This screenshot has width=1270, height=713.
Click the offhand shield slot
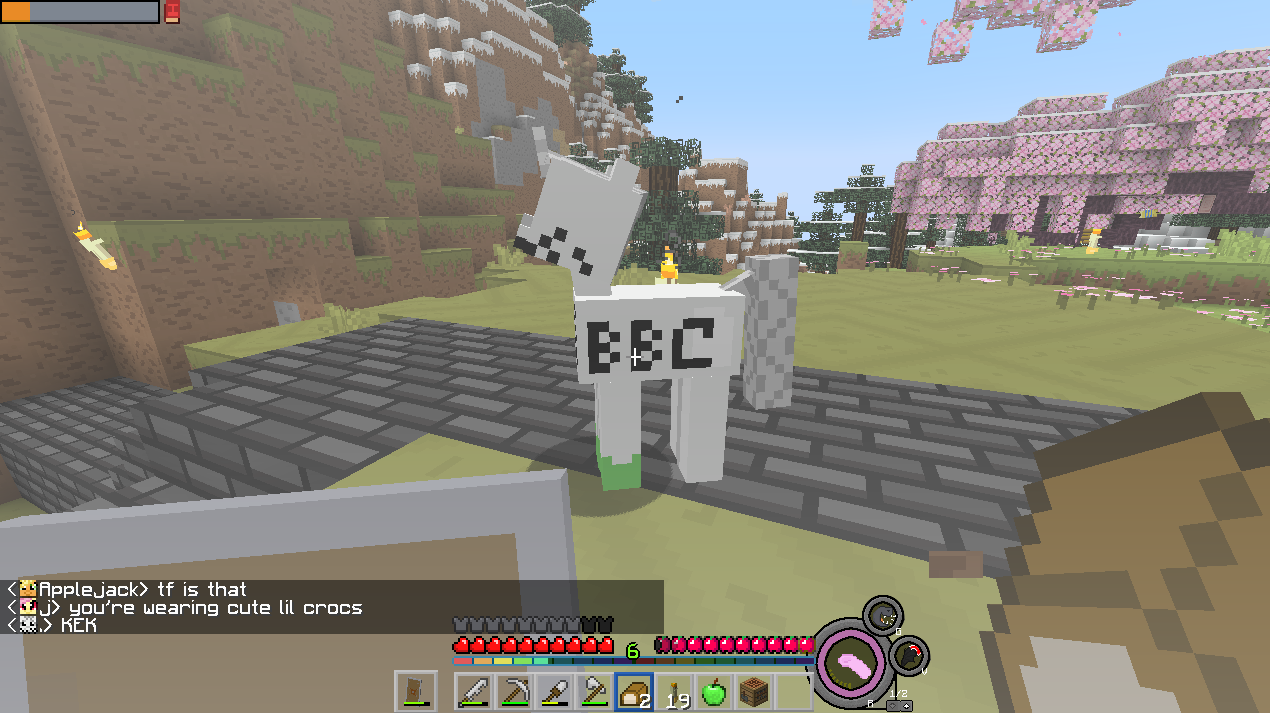tap(415, 691)
